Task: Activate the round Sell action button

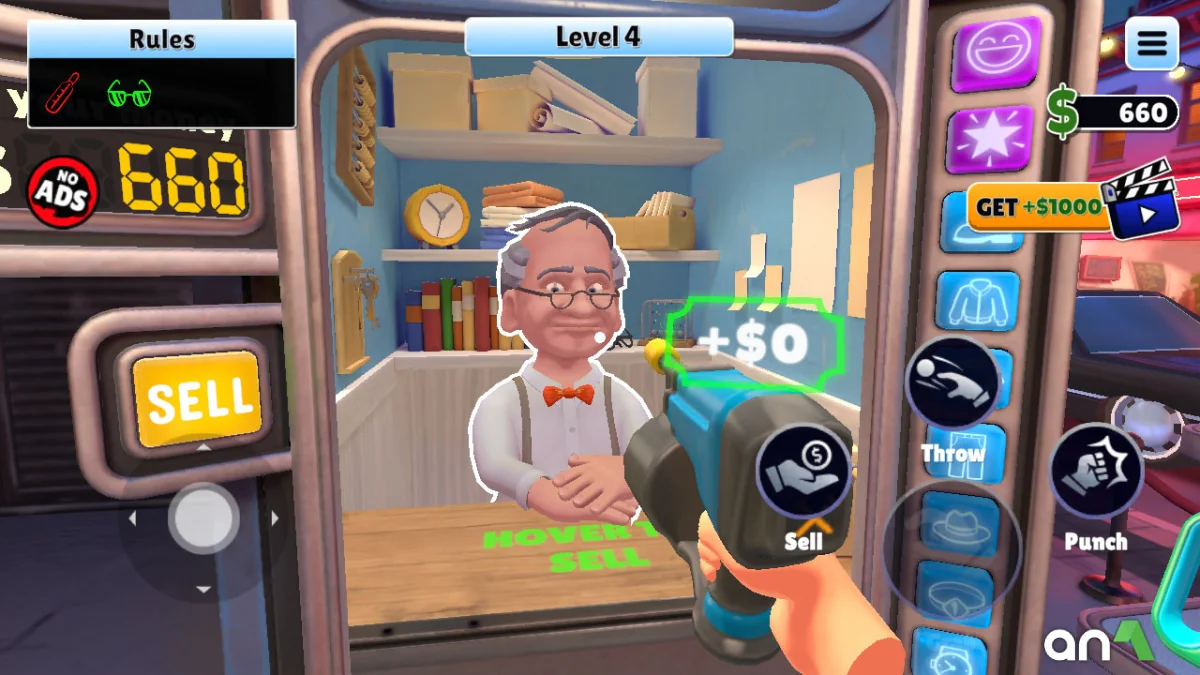Action: [803, 470]
